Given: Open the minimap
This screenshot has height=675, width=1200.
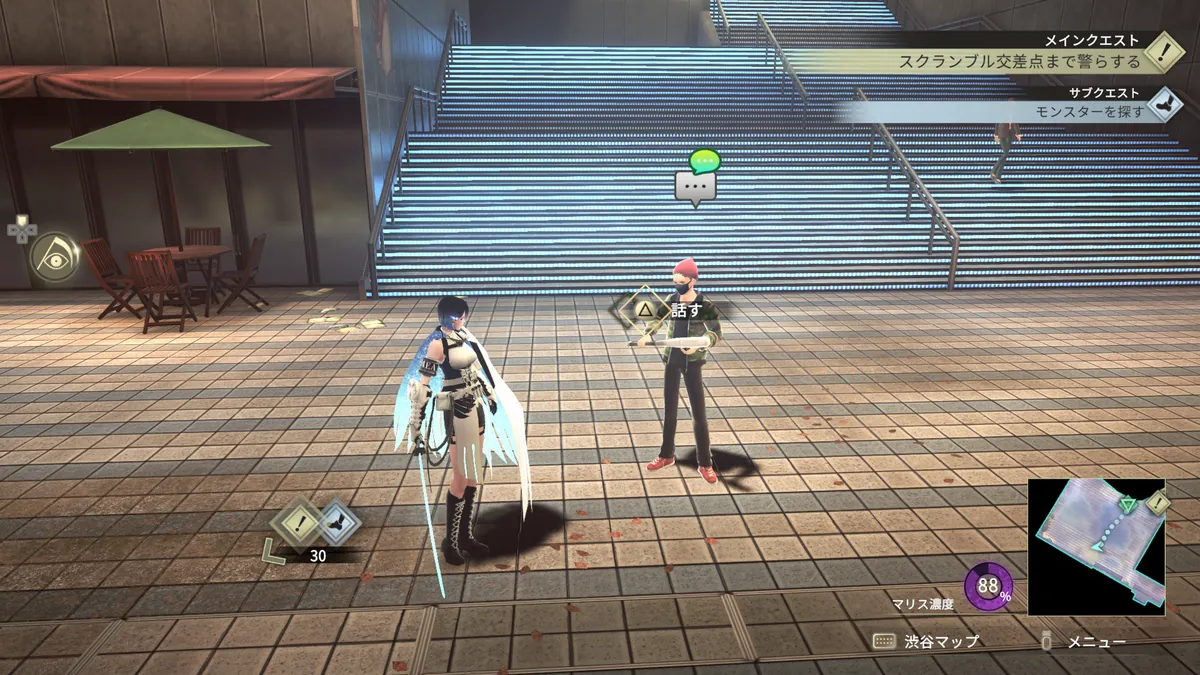Looking at the screenshot, I should click(1096, 547).
